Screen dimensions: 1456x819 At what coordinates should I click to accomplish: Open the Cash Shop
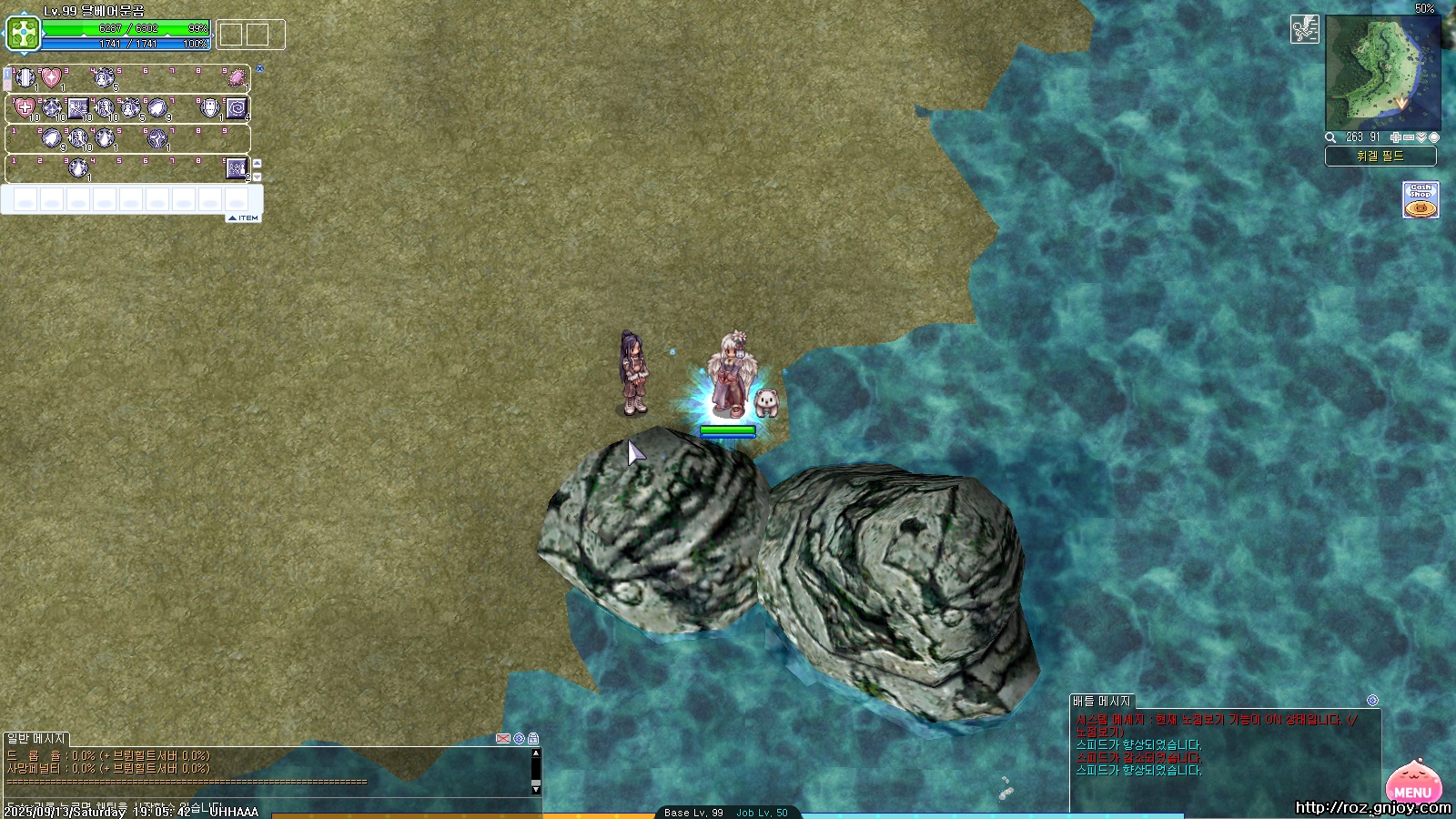tap(1421, 199)
